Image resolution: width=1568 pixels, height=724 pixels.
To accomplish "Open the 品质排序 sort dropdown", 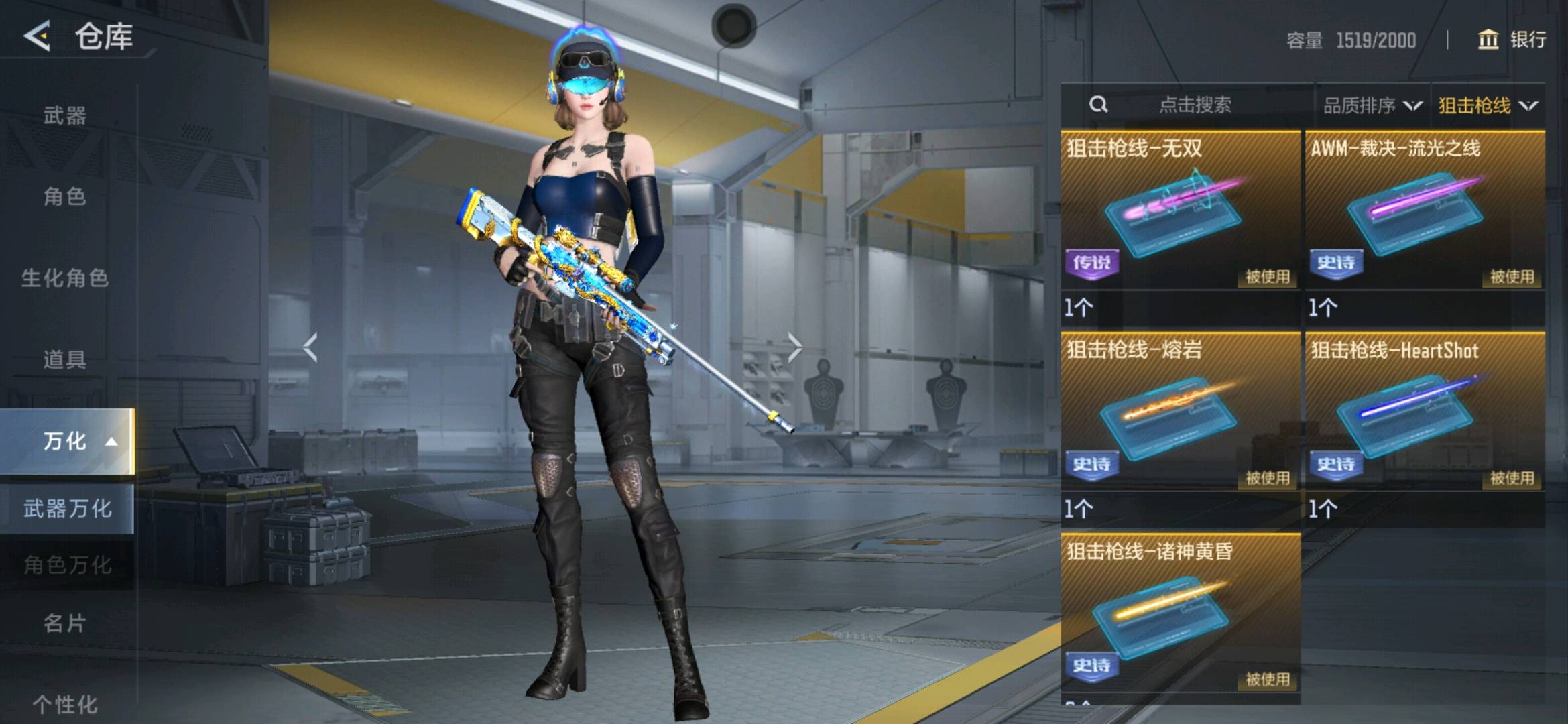I will (x=1372, y=105).
